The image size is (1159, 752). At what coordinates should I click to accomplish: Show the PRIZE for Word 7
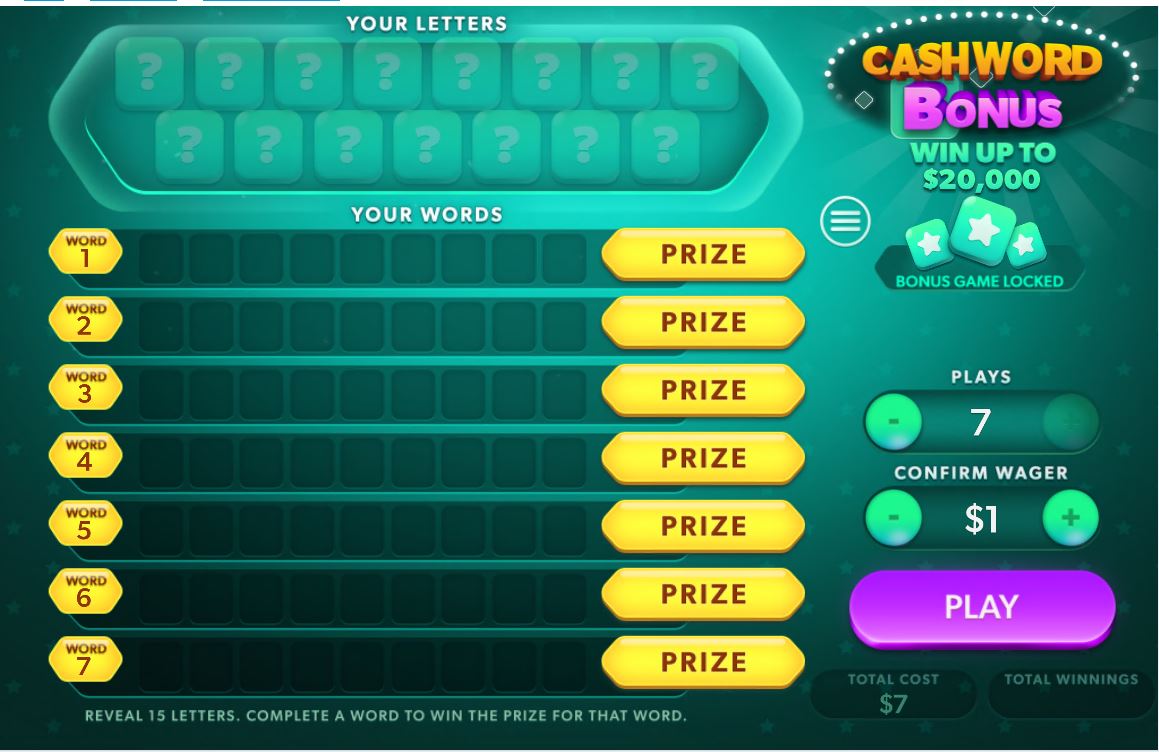tap(703, 662)
